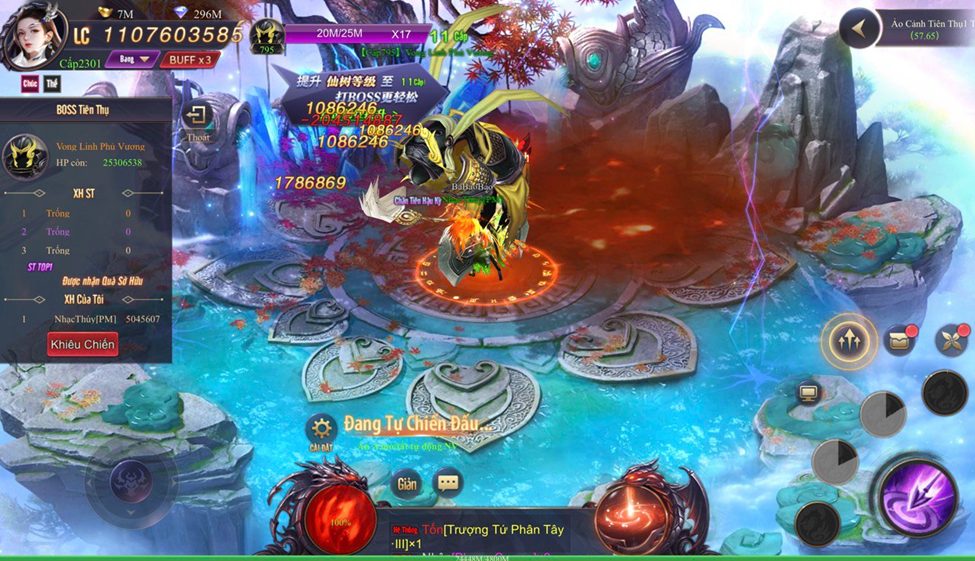Open the mail envelope icon
975x561 pixels.
coord(900,340)
